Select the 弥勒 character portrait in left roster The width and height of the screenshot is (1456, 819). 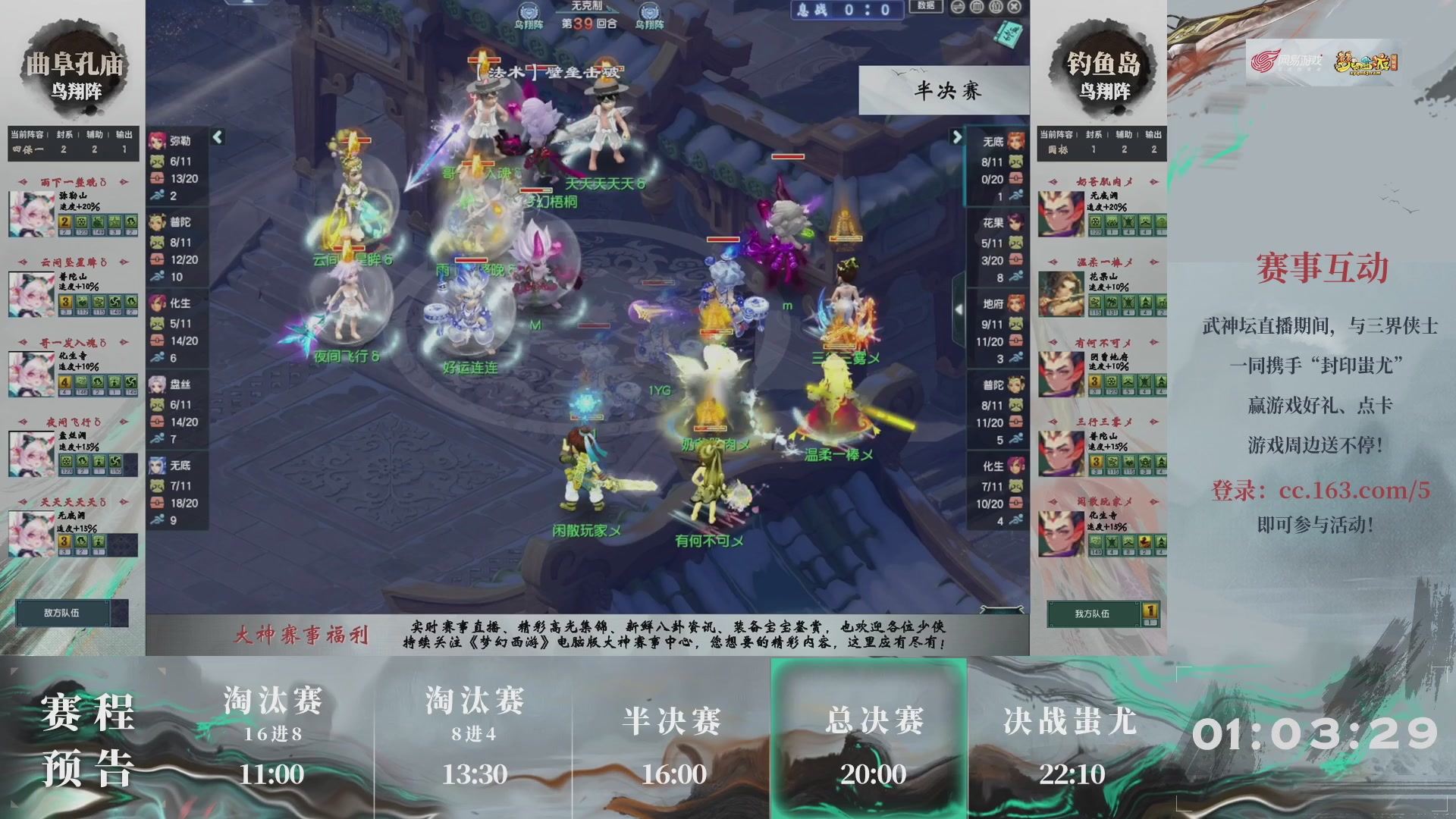click(x=156, y=140)
